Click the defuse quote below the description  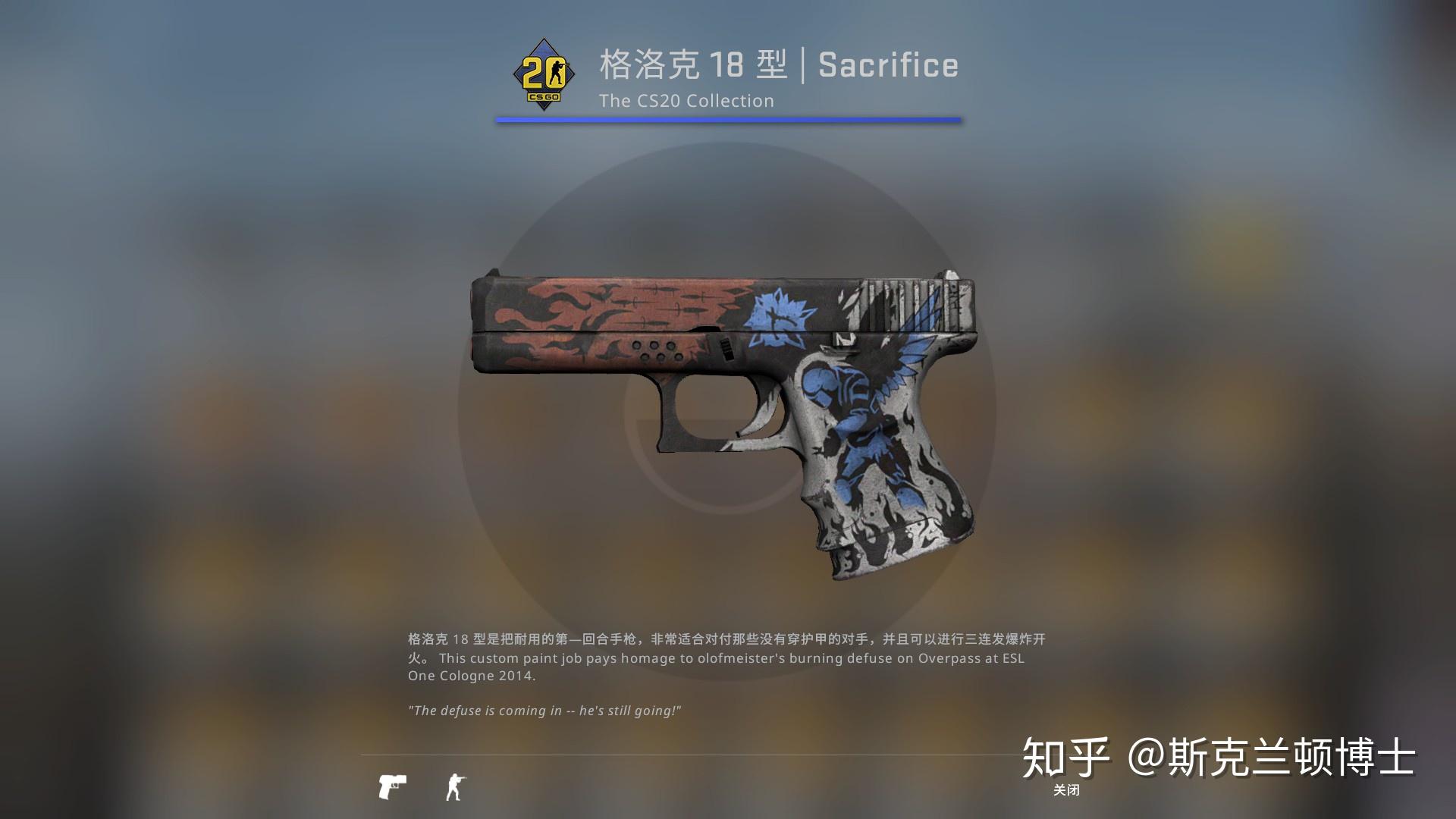(x=543, y=711)
